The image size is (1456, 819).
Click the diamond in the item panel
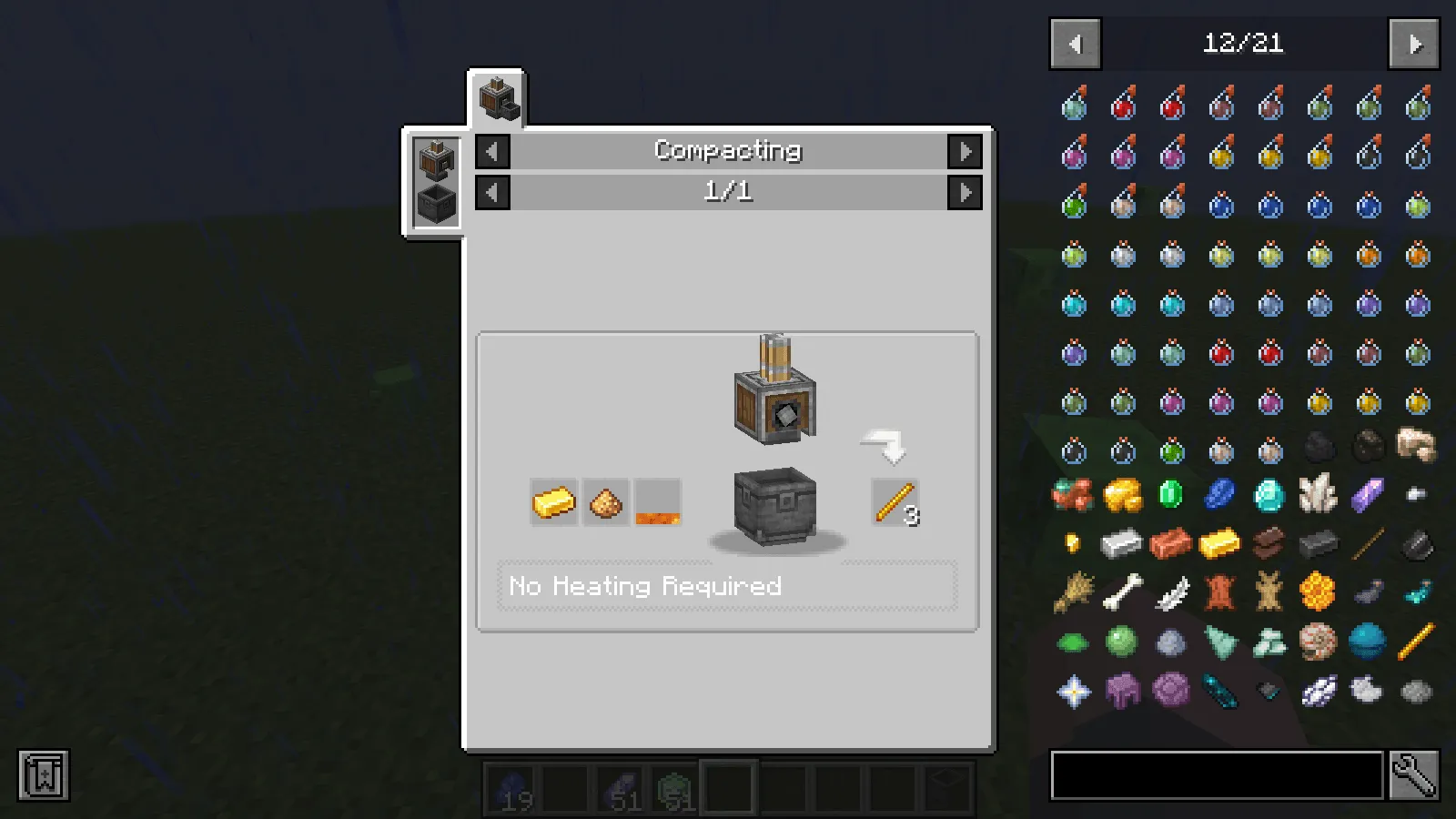(1269, 494)
